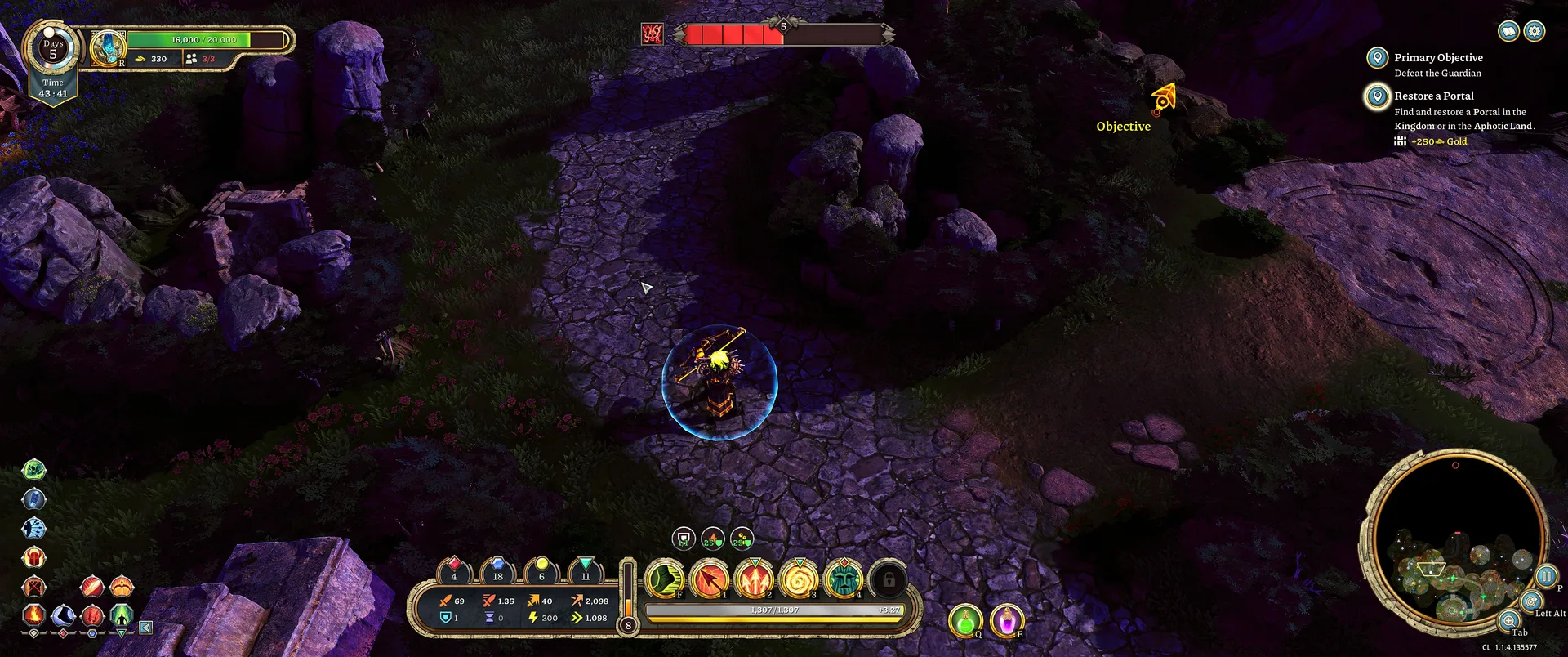Image resolution: width=1568 pixels, height=657 pixels.
Task: Open the settings gear menu
Action: tap(1535, 31)
